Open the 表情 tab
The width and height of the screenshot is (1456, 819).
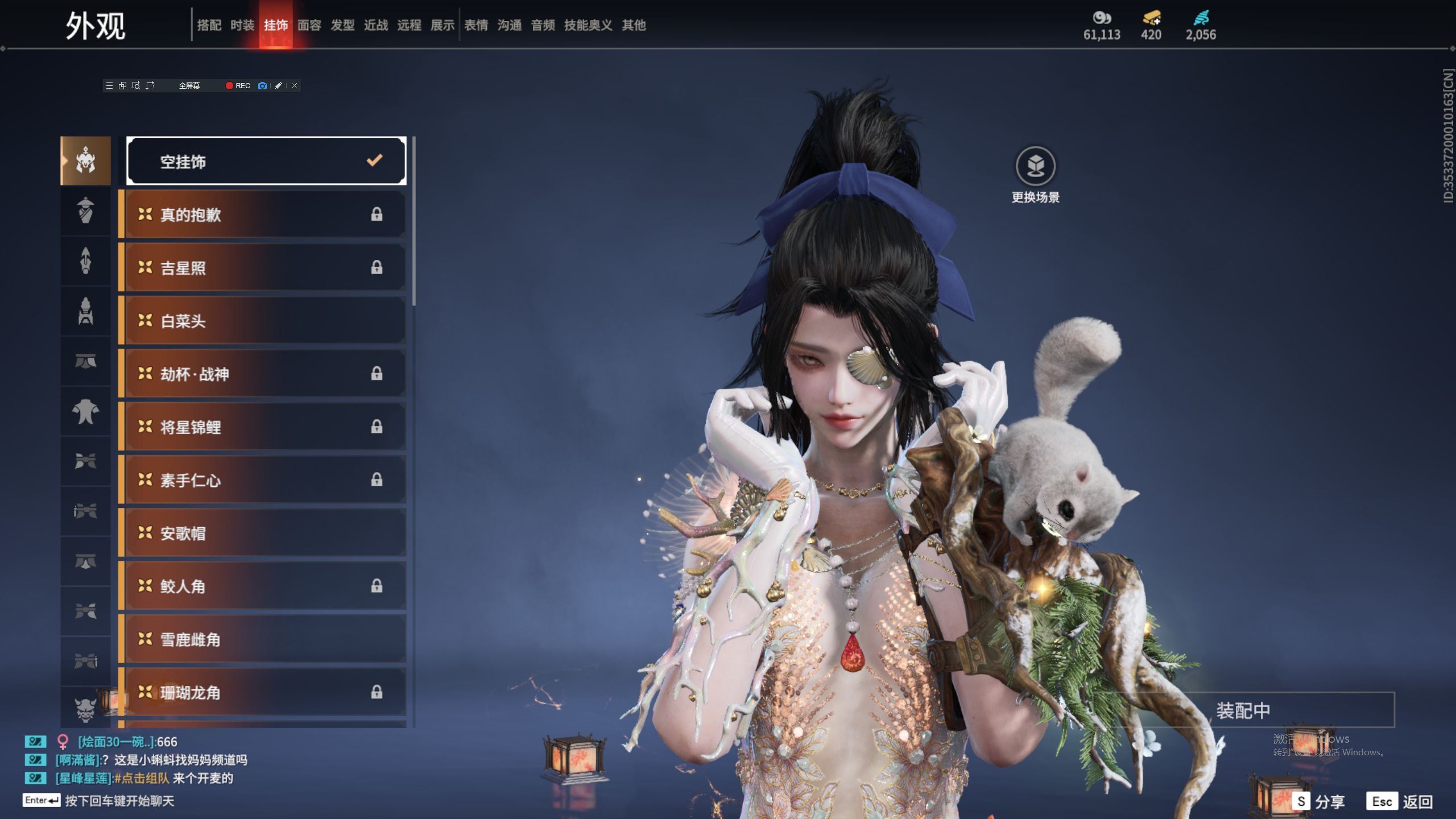click(x=476, y=25)
